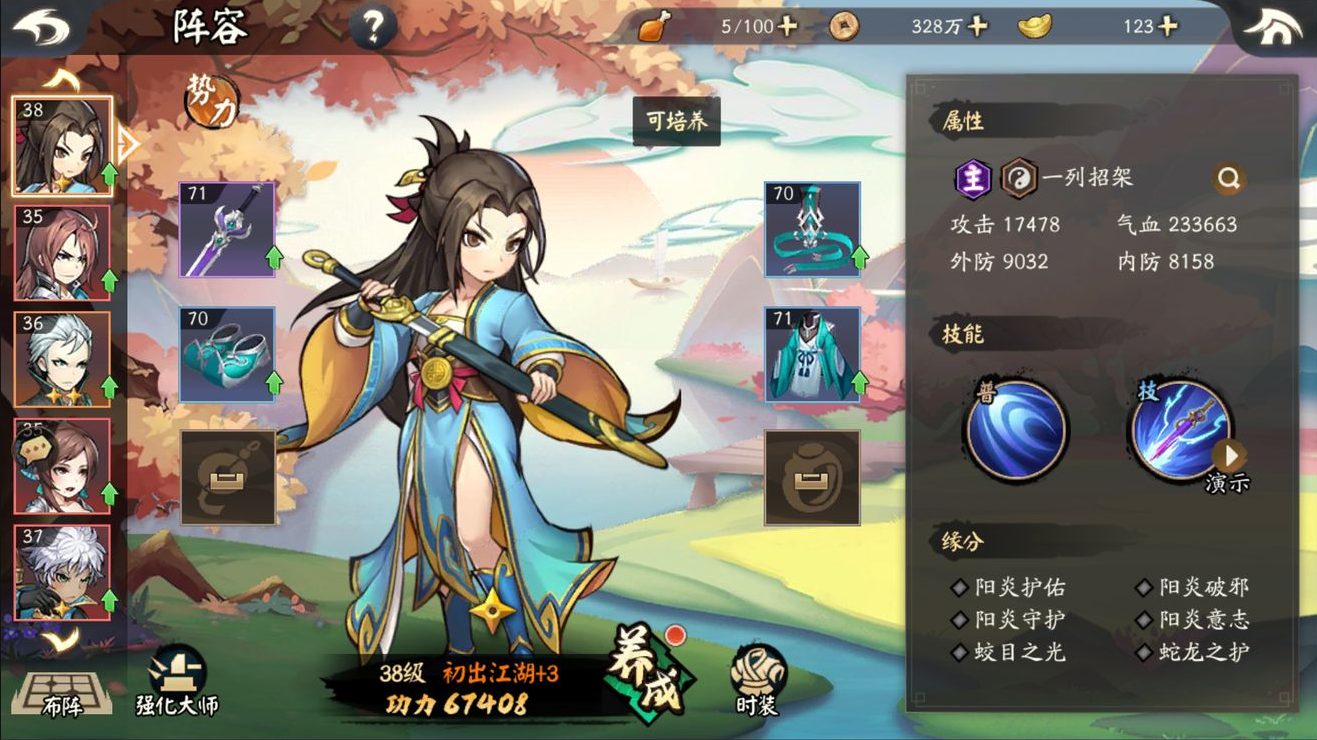Add more gold ingots with plus button

point(1168,27)
